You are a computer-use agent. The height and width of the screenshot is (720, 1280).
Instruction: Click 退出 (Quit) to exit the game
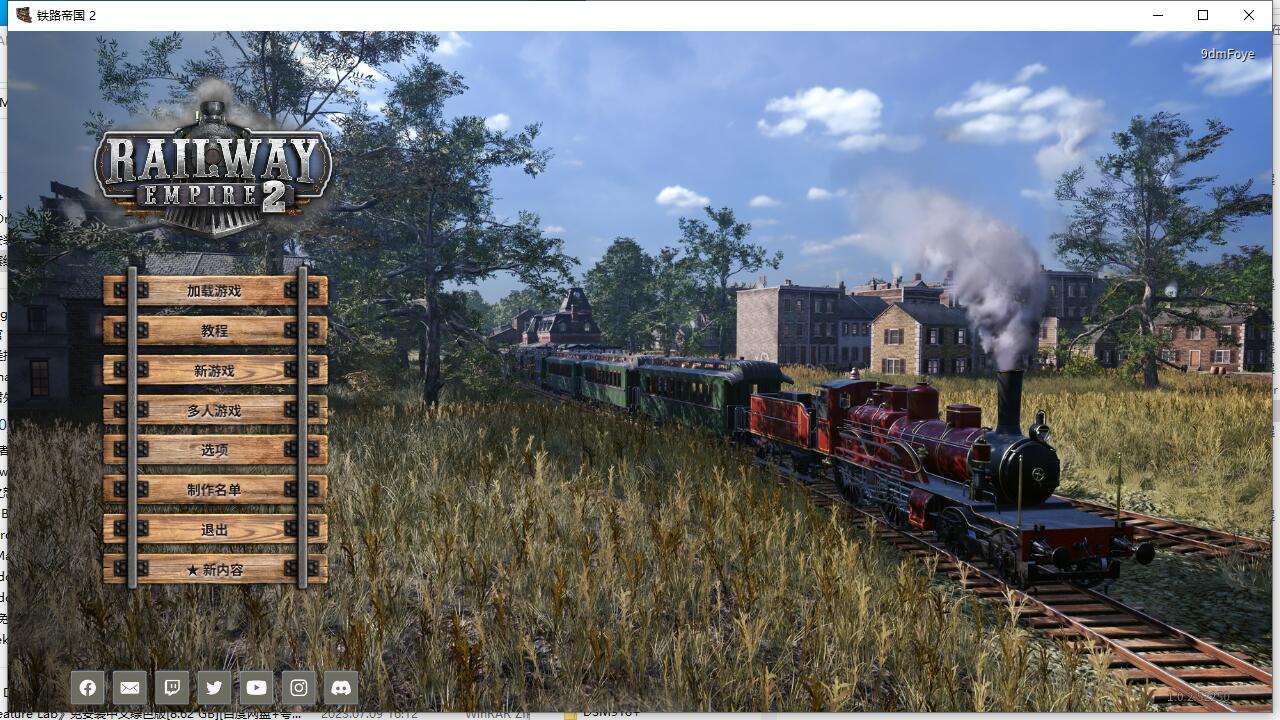(215, 530)
